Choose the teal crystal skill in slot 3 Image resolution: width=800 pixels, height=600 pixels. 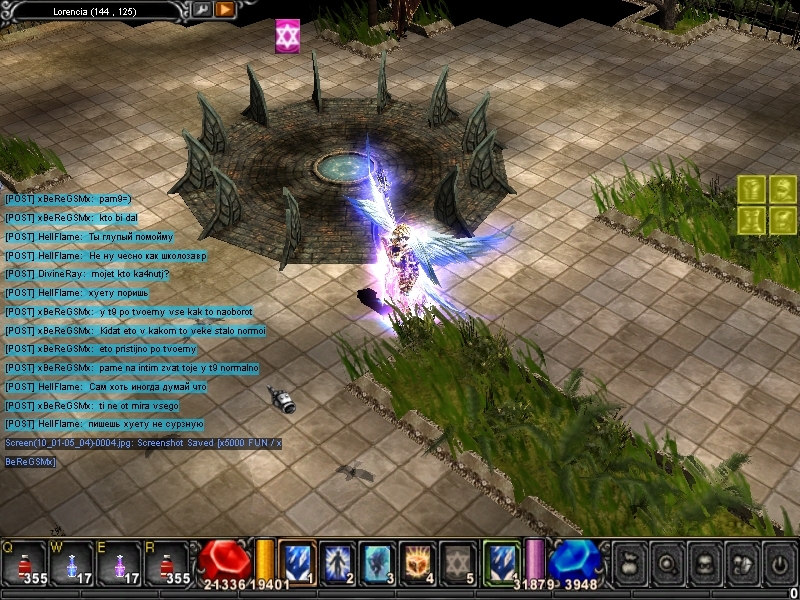tap(377, 560)
